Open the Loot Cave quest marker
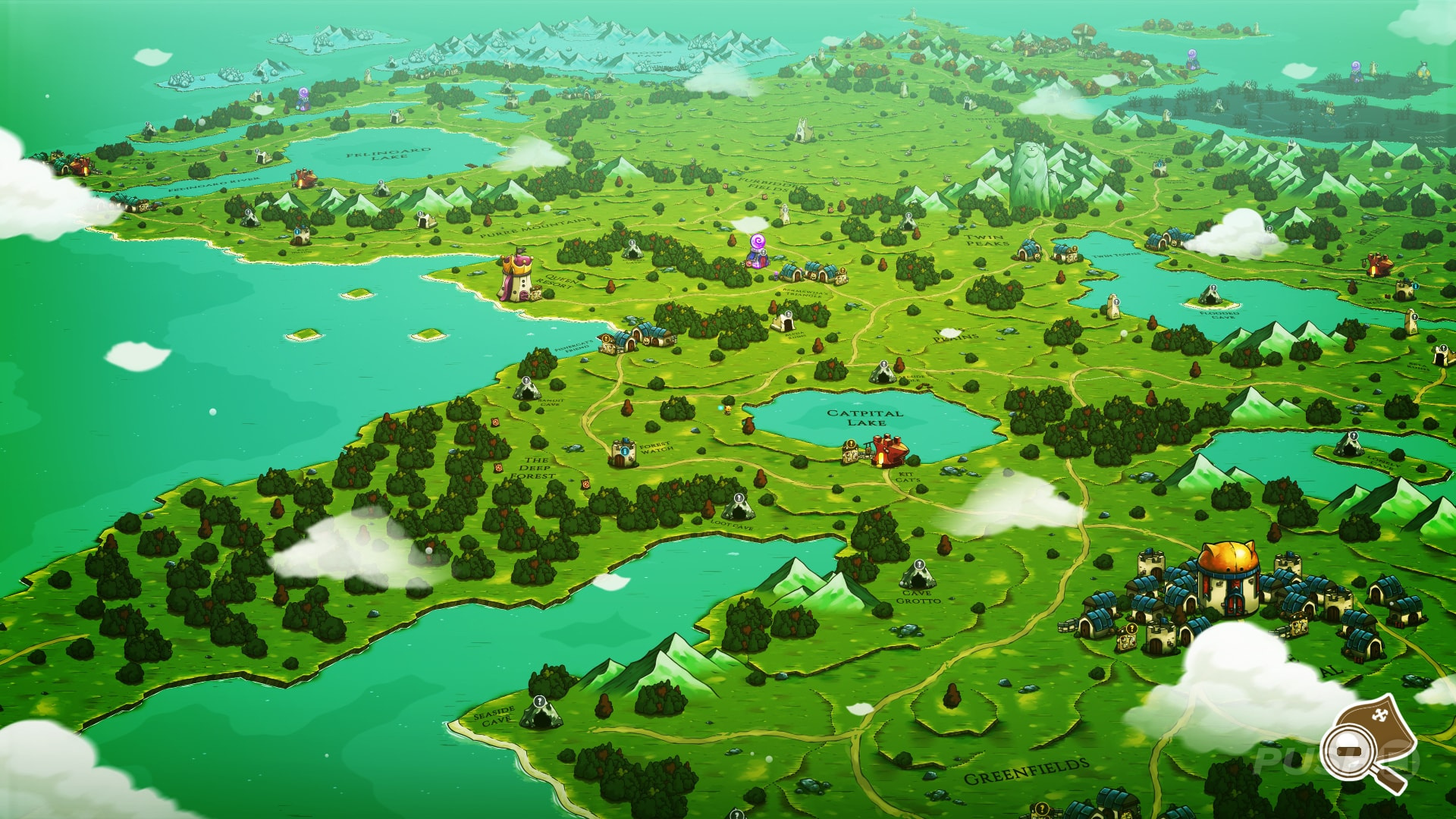This screenshot has height=819, width=1456. [x=739, y=498]
